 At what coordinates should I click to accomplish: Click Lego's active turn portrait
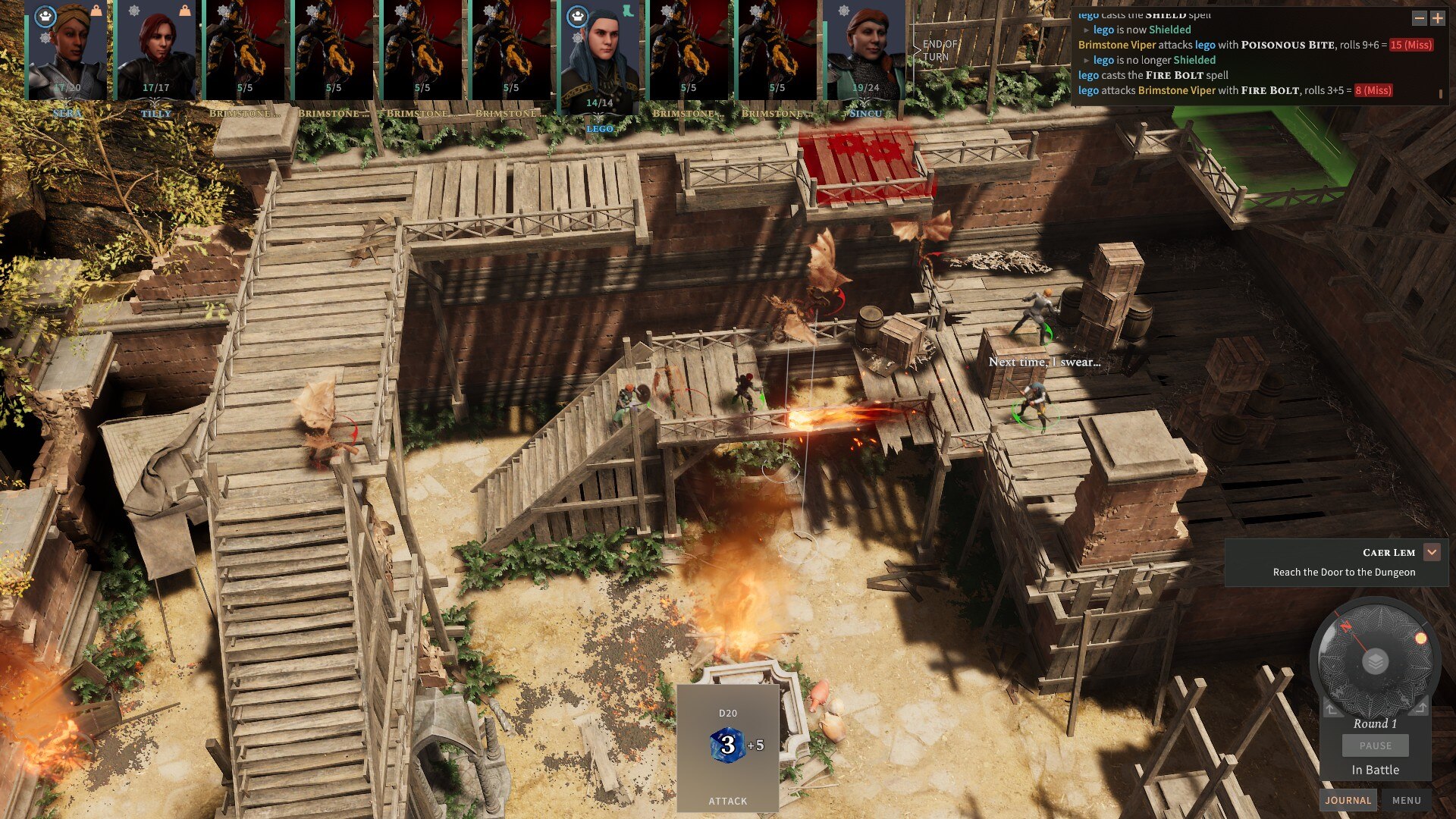point(599,58)
